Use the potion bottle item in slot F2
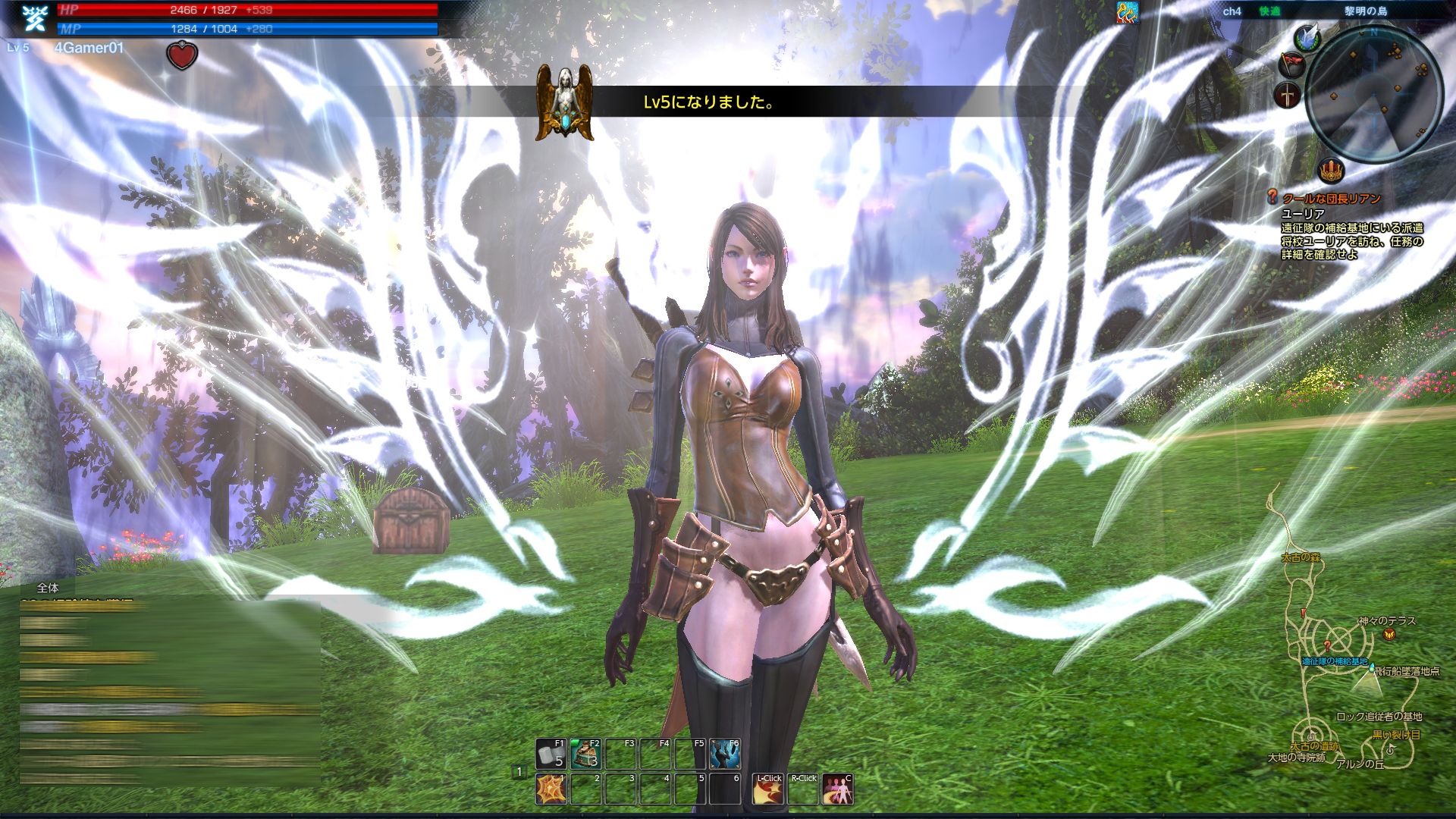Image resolution: width=1456 pixels, height=819 pixels. click(x=585, y=754)
